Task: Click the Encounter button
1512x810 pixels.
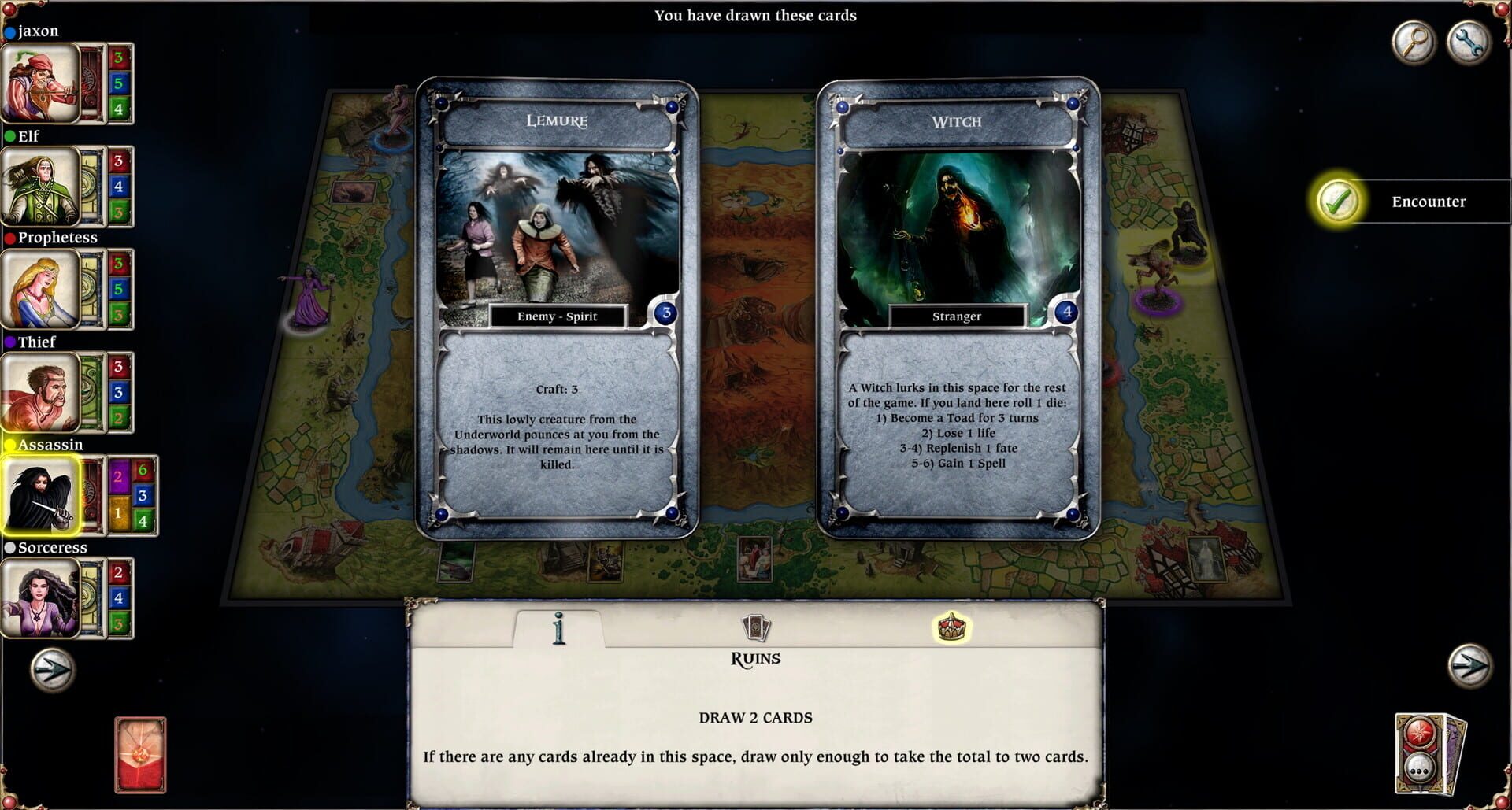Action: pyautogui.click(x=1429, y=202)
